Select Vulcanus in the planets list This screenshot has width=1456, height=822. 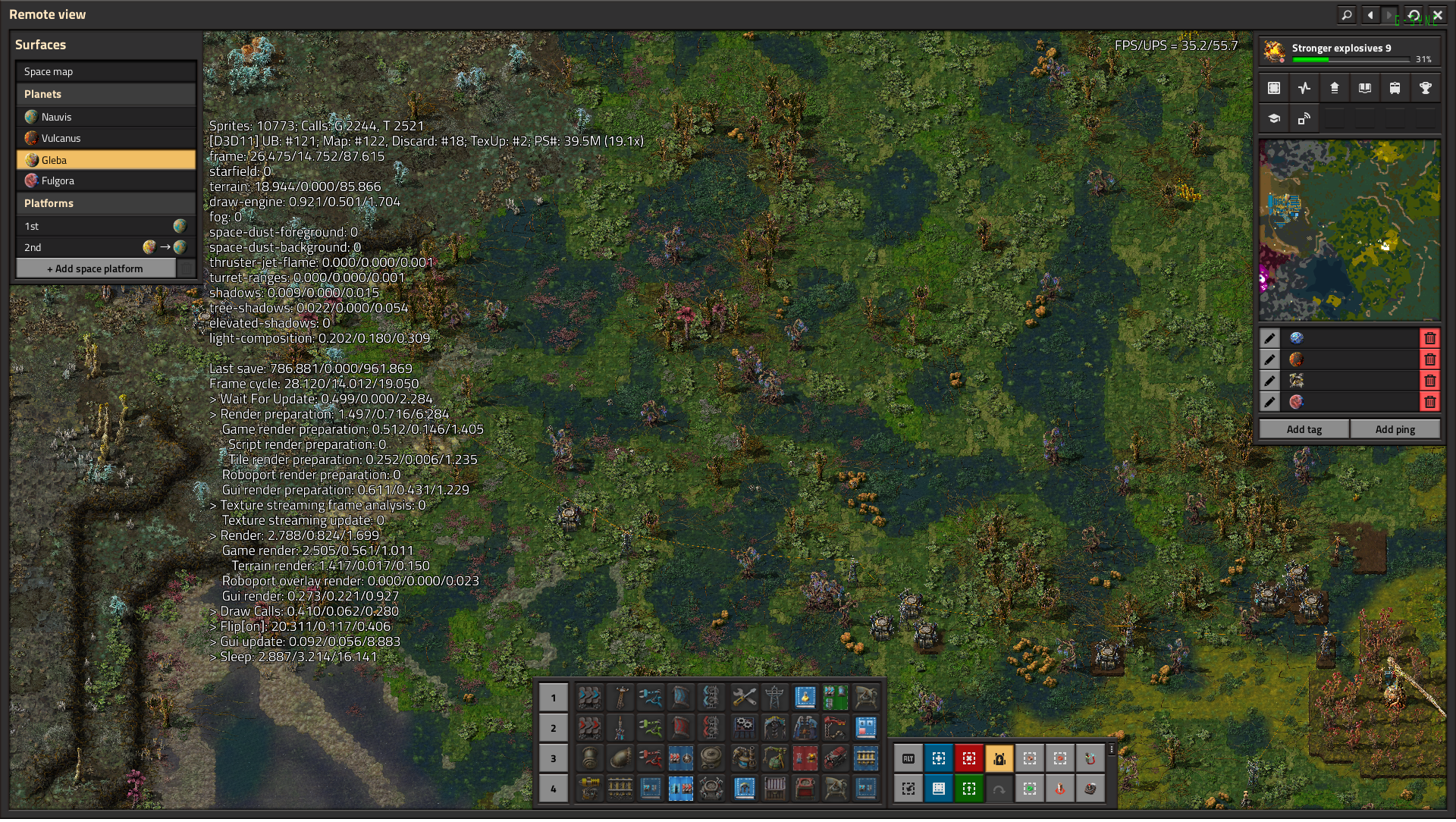(x=105, y=139)
